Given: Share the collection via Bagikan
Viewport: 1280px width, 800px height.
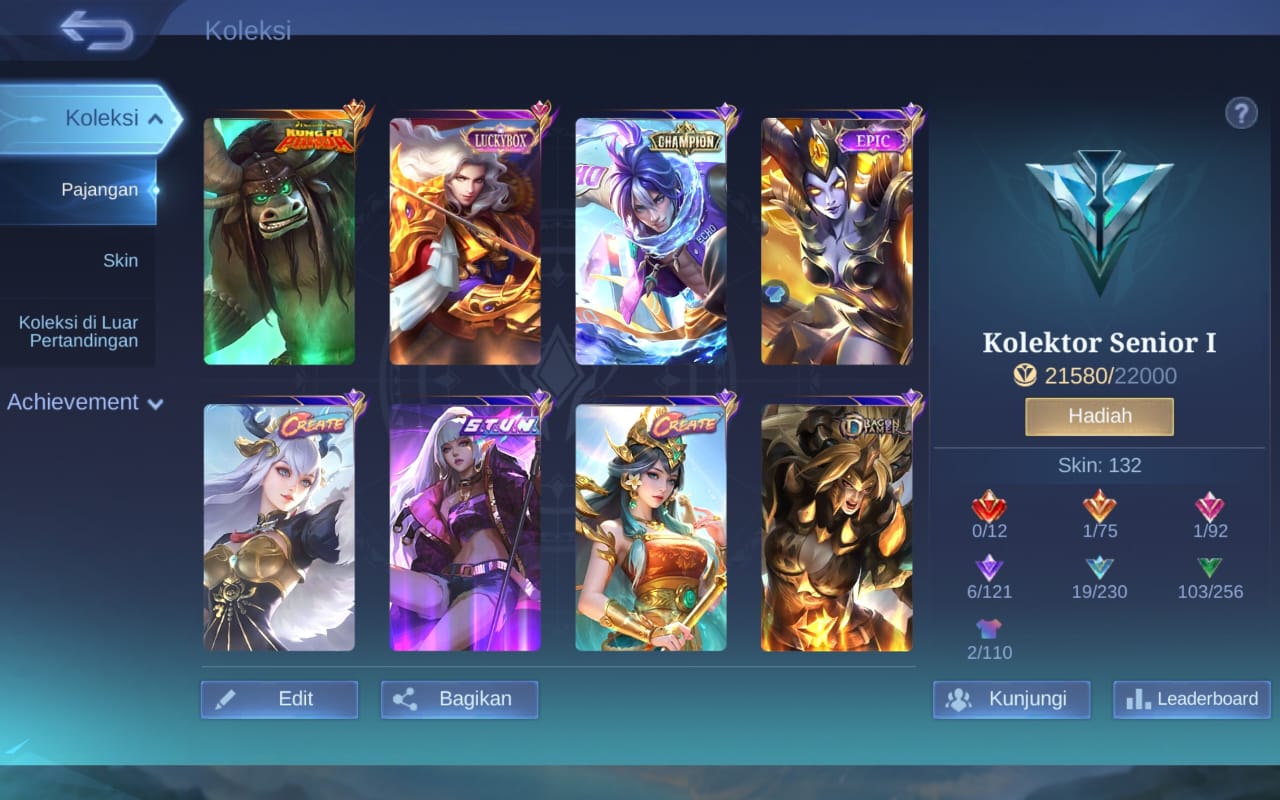Looking at the screenshot, I should 459,699.
